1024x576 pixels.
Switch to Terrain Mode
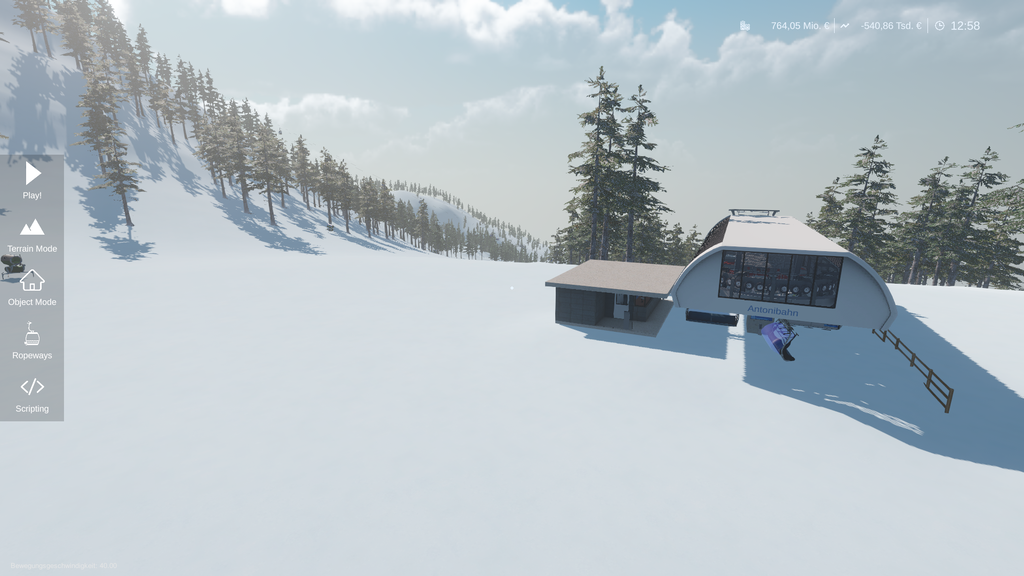coord(32,232)
